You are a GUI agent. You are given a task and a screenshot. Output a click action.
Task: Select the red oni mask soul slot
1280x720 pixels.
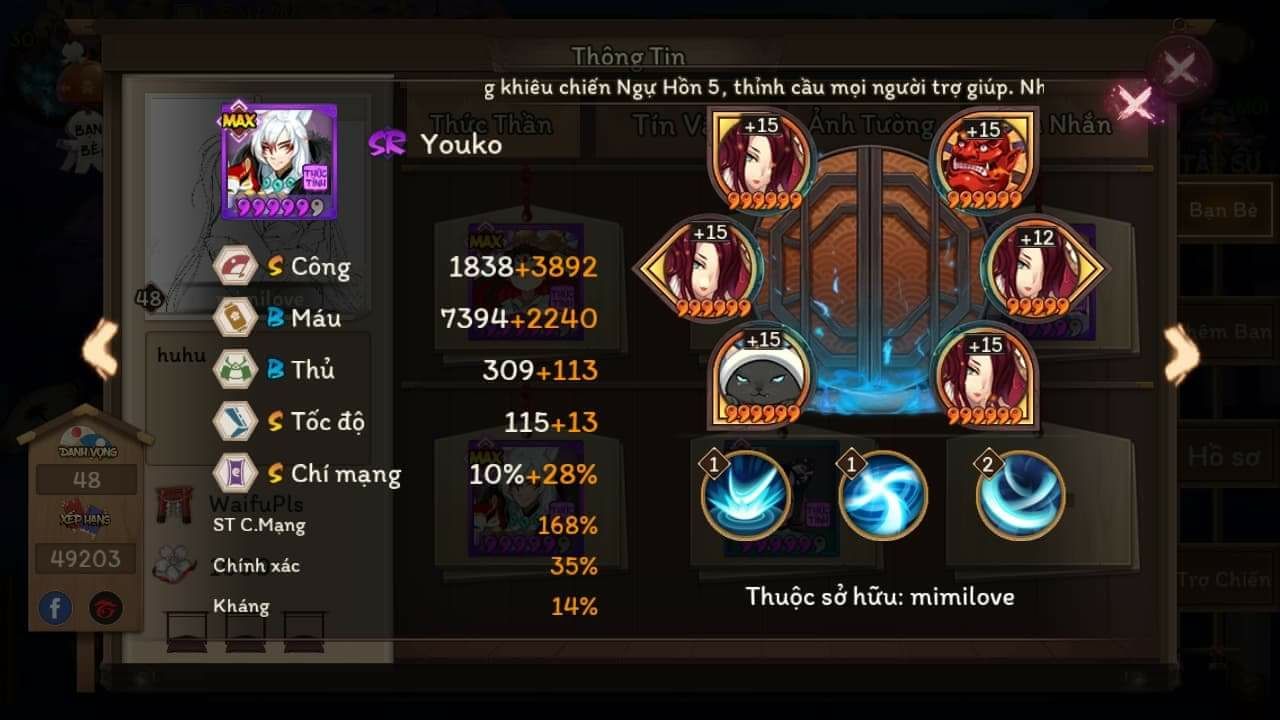point(981,160)
